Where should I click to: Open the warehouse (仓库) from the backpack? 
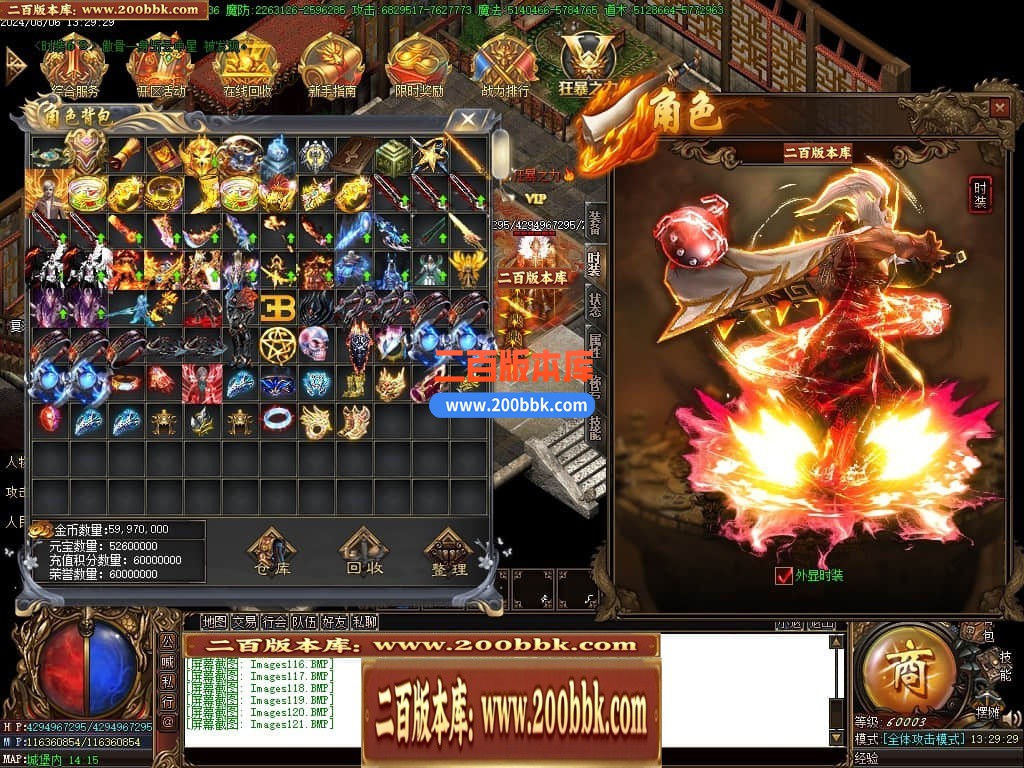click(272, 555)
